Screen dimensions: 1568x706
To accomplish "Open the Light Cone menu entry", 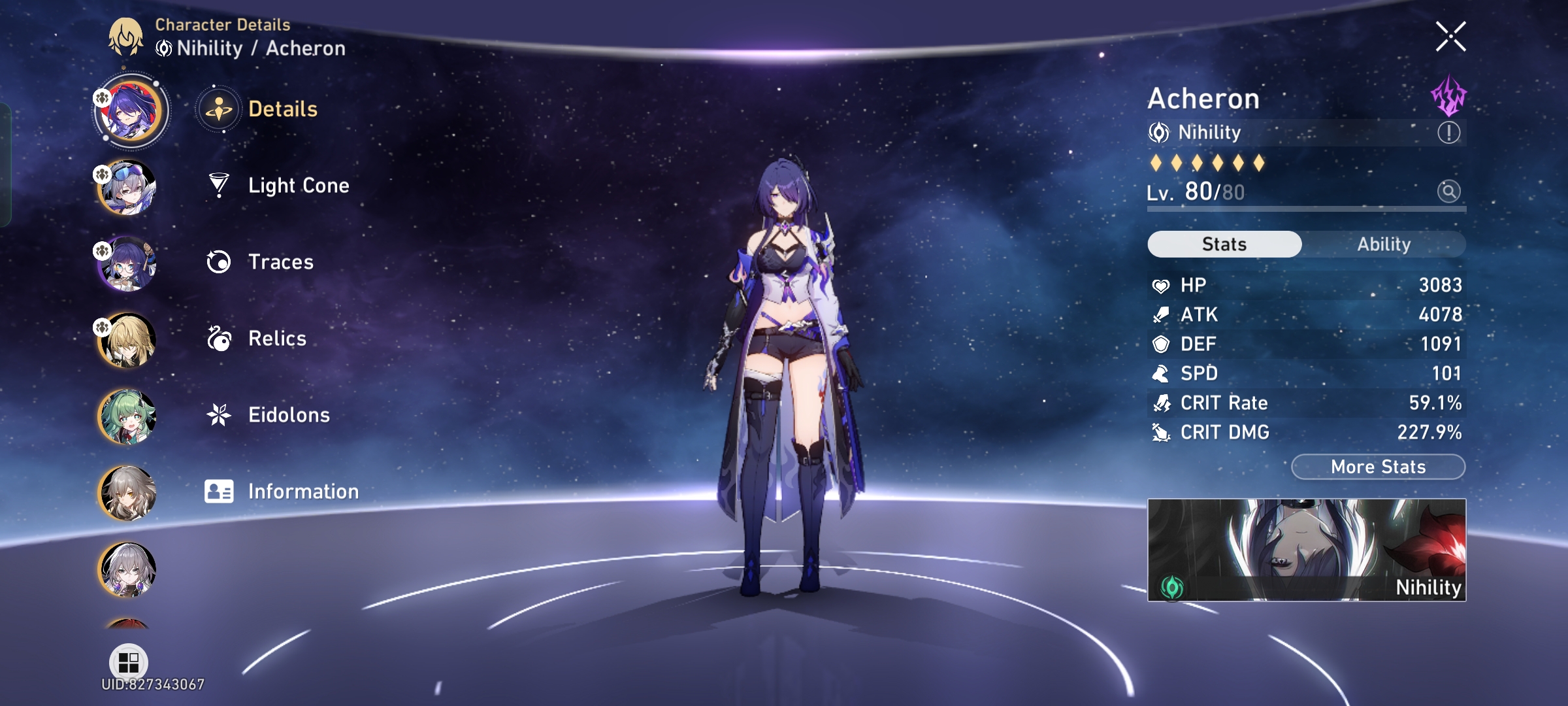I will pyautogui.click(x=299, y=186).
